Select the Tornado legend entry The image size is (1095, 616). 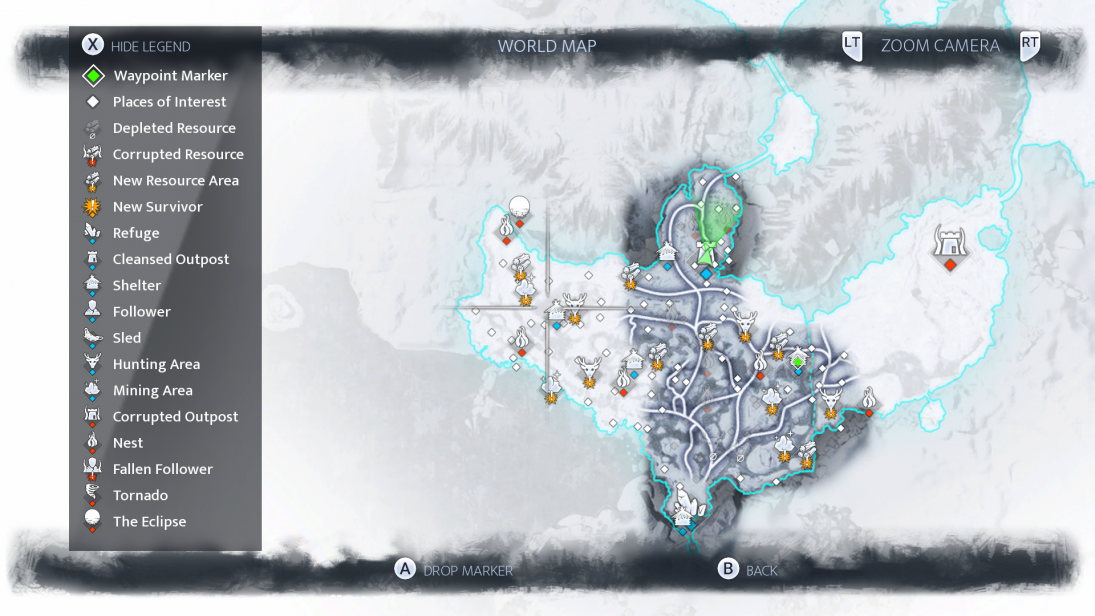coord(140,495)
